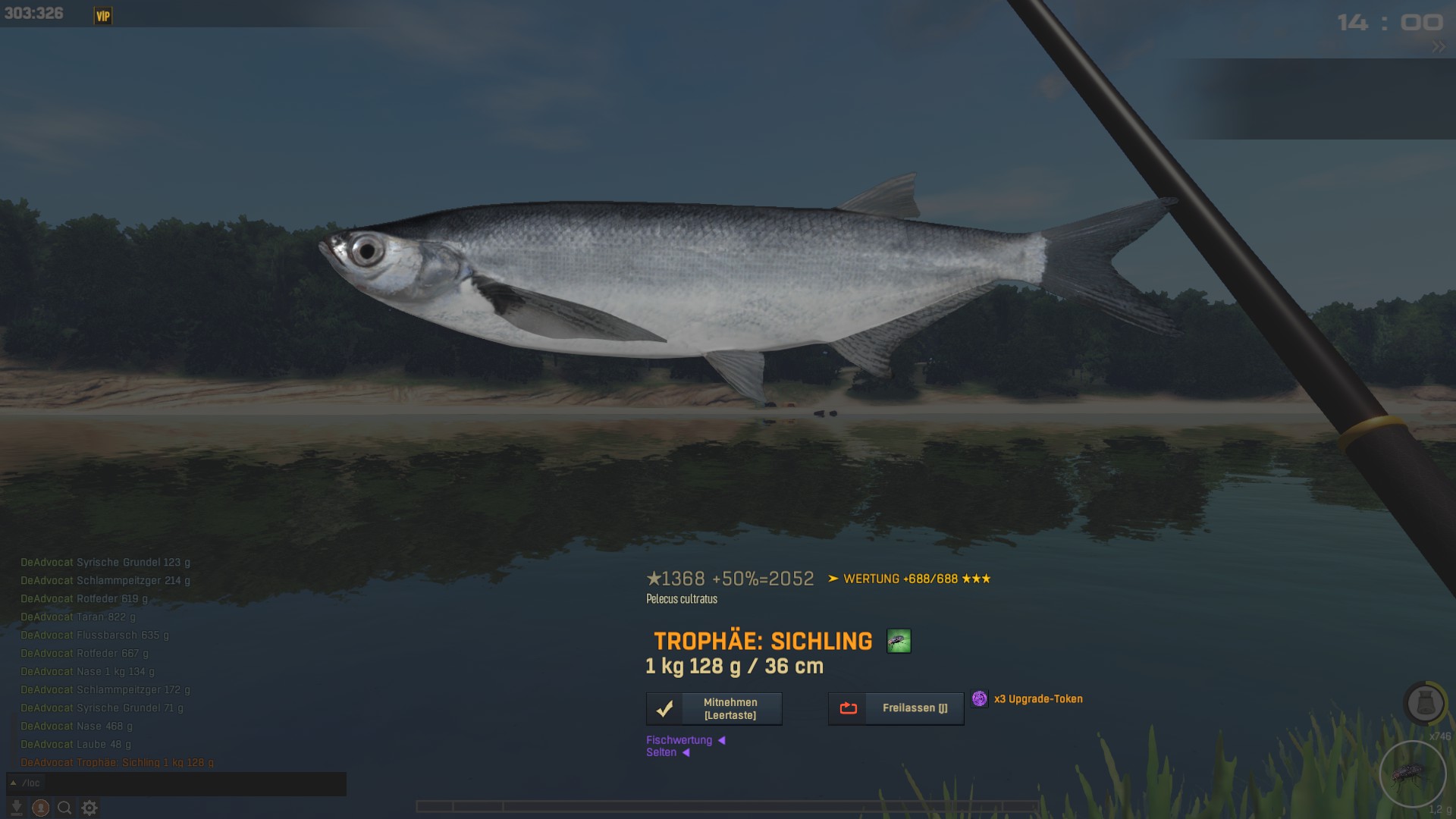Focus the chat input field
Viewport: 1456px width, 819px height.
coord(182,783)
